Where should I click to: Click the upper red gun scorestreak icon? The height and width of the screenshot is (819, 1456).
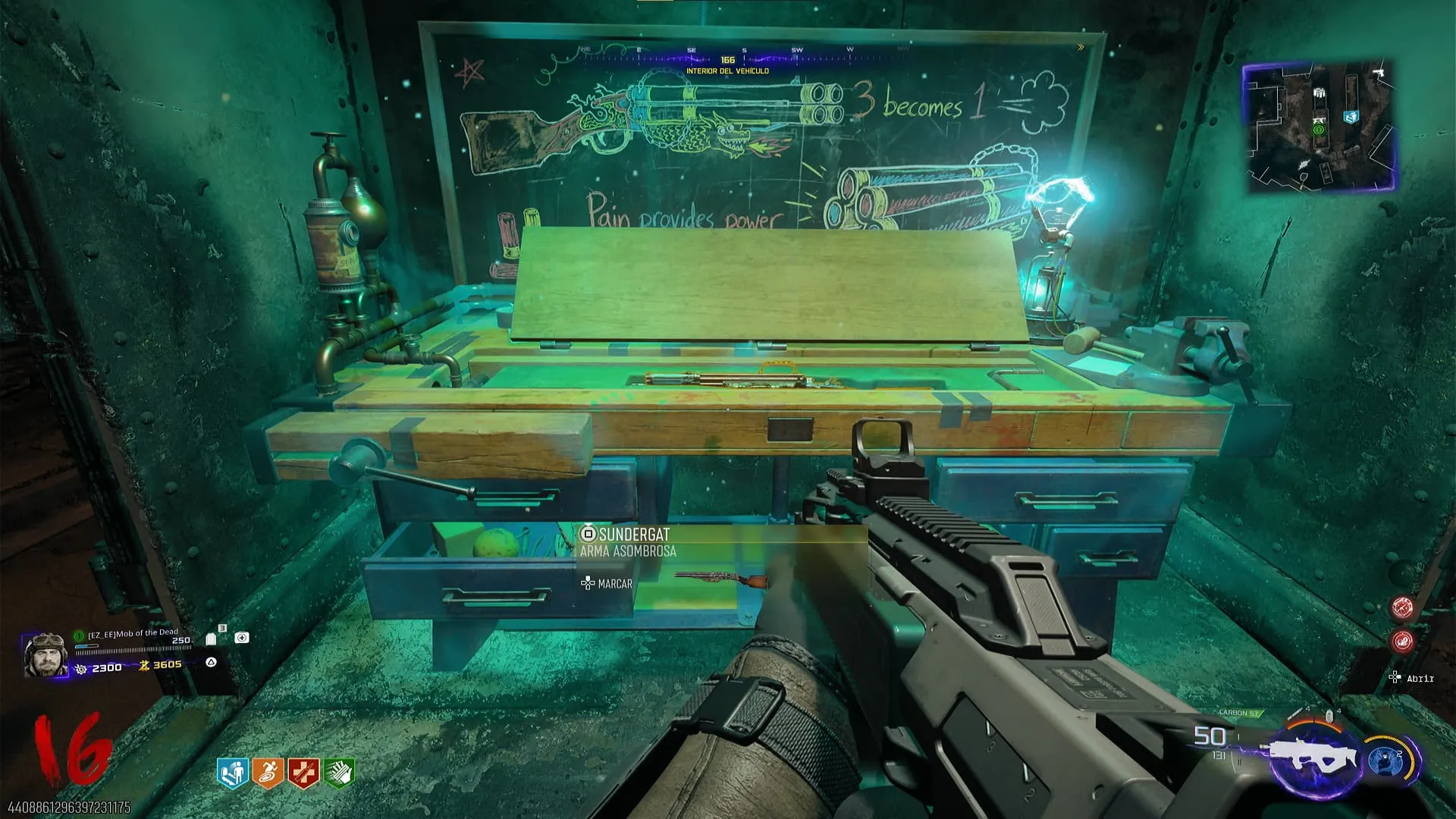1401,607
